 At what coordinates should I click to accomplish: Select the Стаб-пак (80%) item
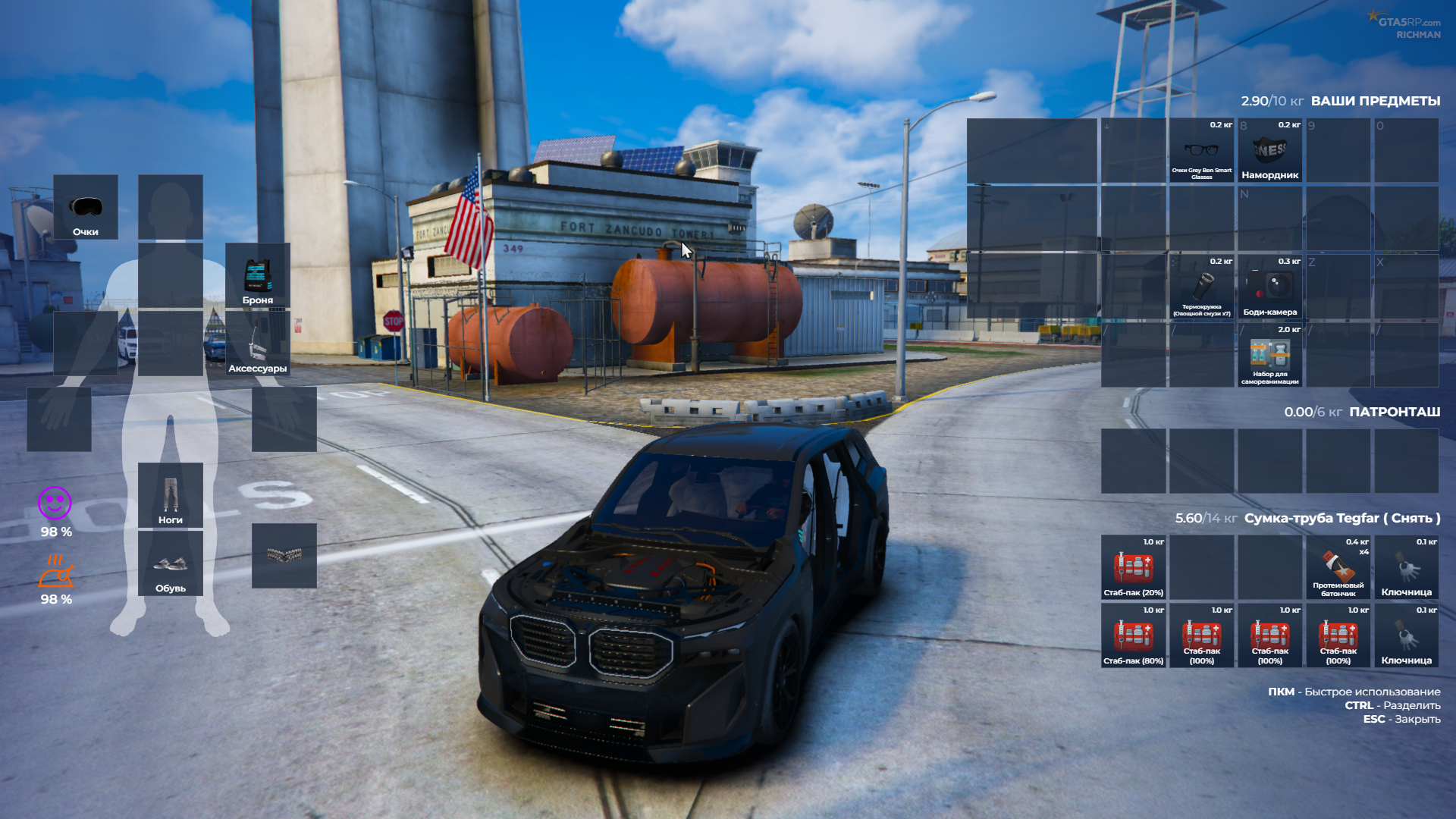pos(1134,636)
